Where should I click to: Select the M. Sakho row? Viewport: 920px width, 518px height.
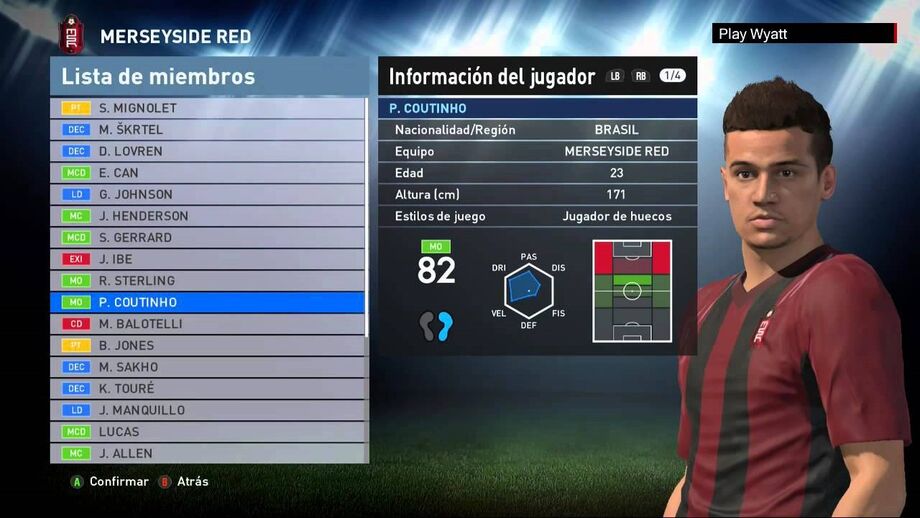click(x=208, y=367)
